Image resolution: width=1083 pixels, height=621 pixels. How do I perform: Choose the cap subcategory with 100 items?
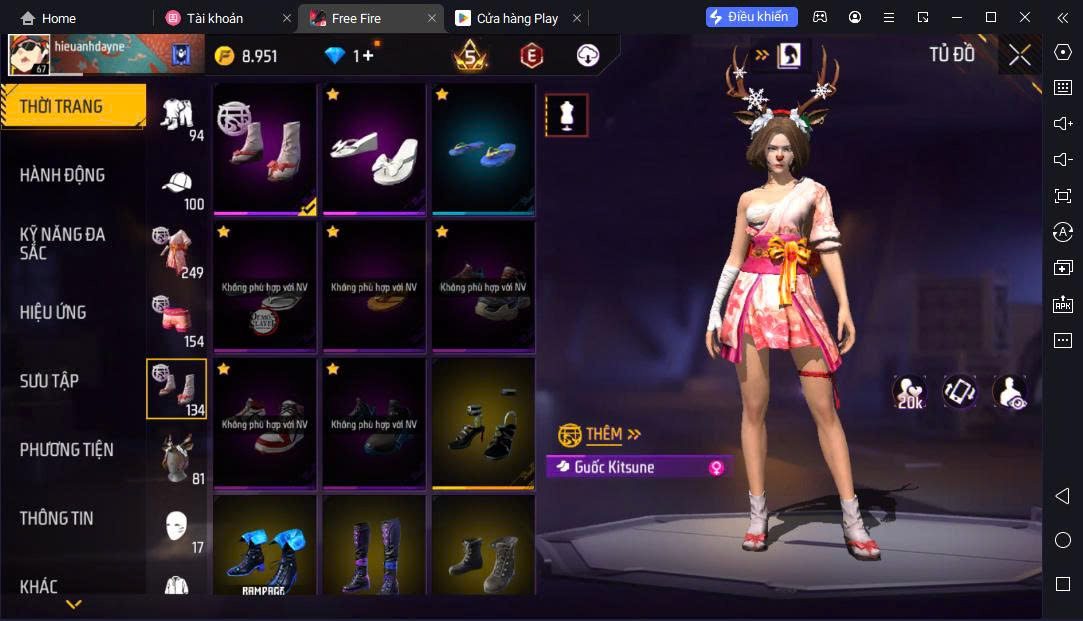pos(178,186)
